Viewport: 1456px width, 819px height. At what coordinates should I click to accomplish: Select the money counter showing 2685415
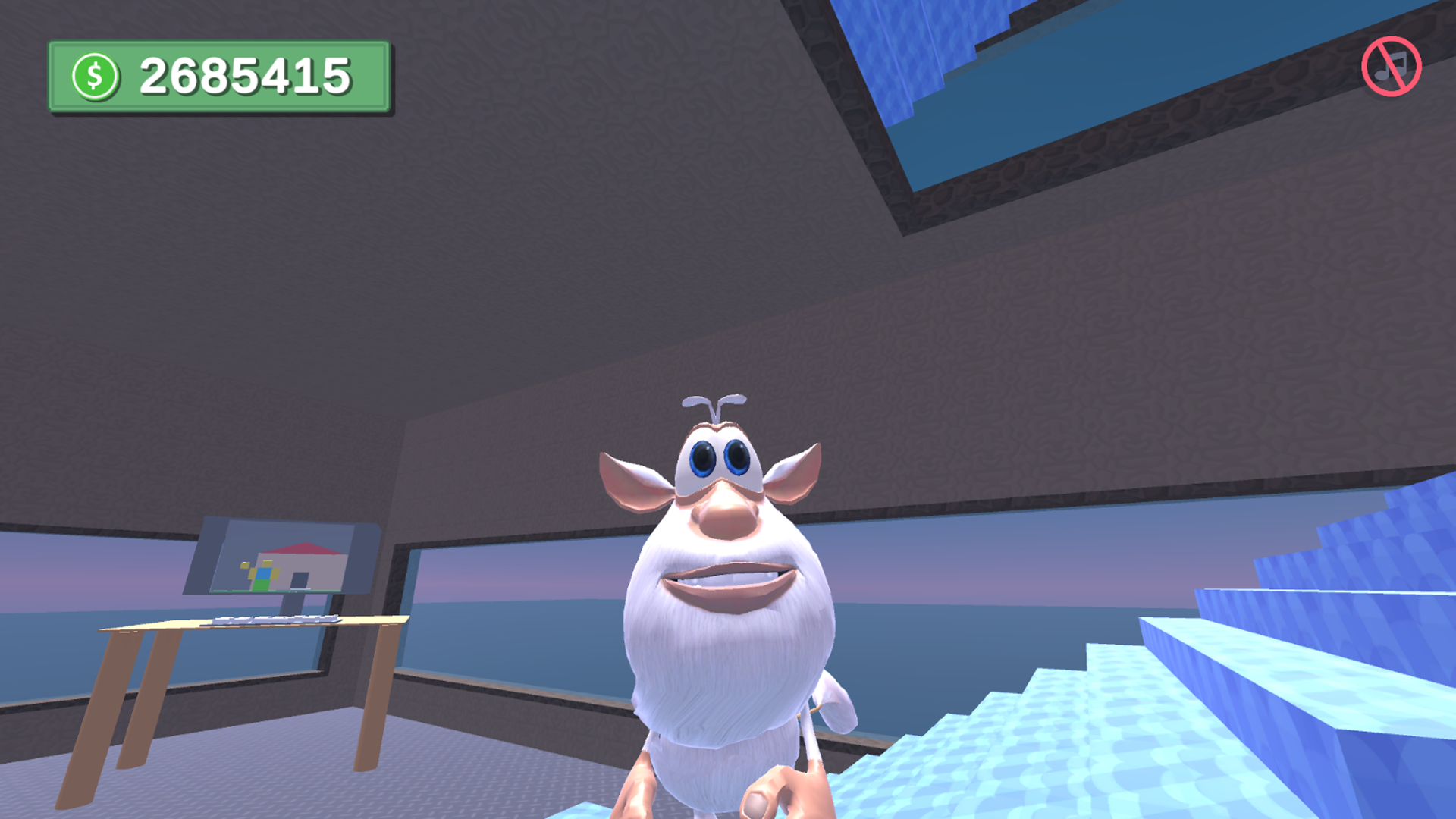pyautogui.click(x=246, y=74)
